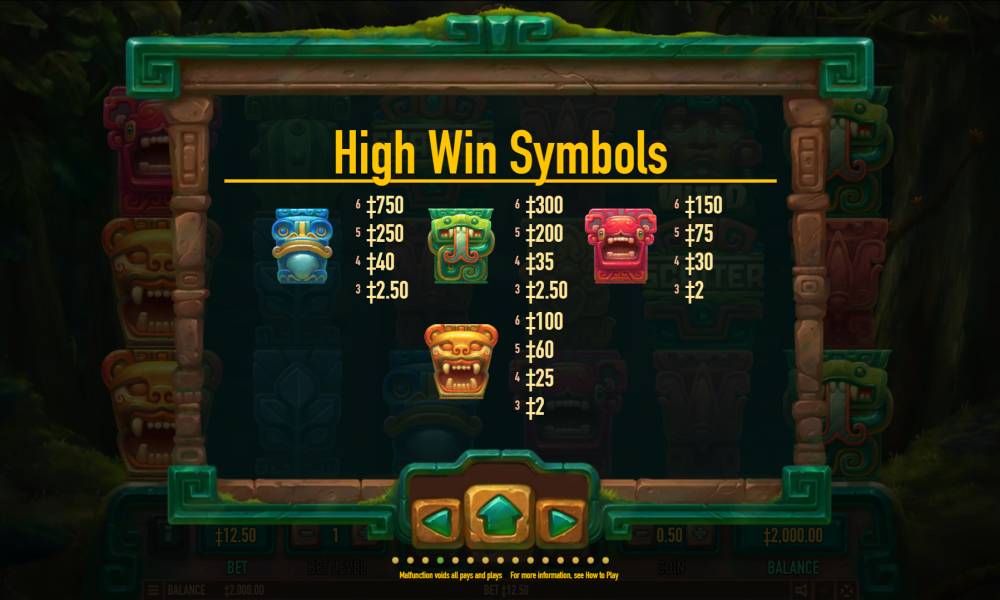Image resolution: width=1000 pixels, height=600 pixels.
Task: Go to the previous paytable page
Action: pos(437,520)
